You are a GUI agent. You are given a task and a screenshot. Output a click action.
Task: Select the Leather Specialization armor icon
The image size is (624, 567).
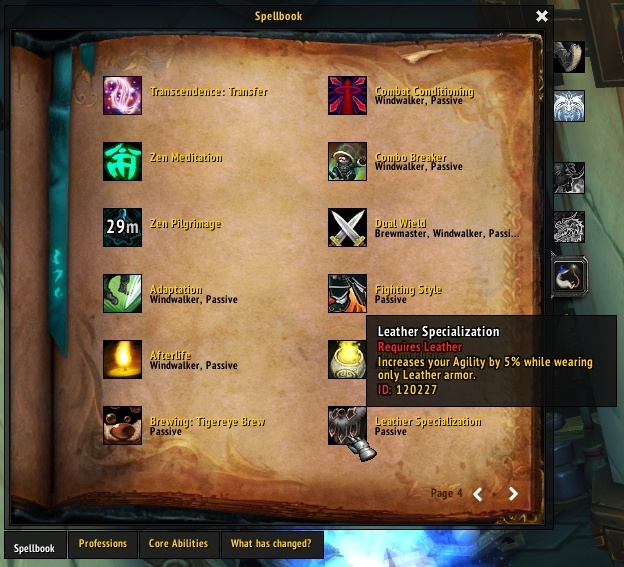coord(347,425)
